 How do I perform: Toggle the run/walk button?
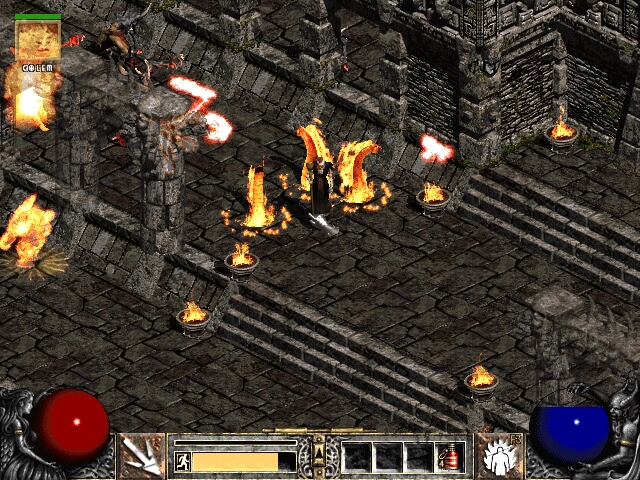coord(183,461)
